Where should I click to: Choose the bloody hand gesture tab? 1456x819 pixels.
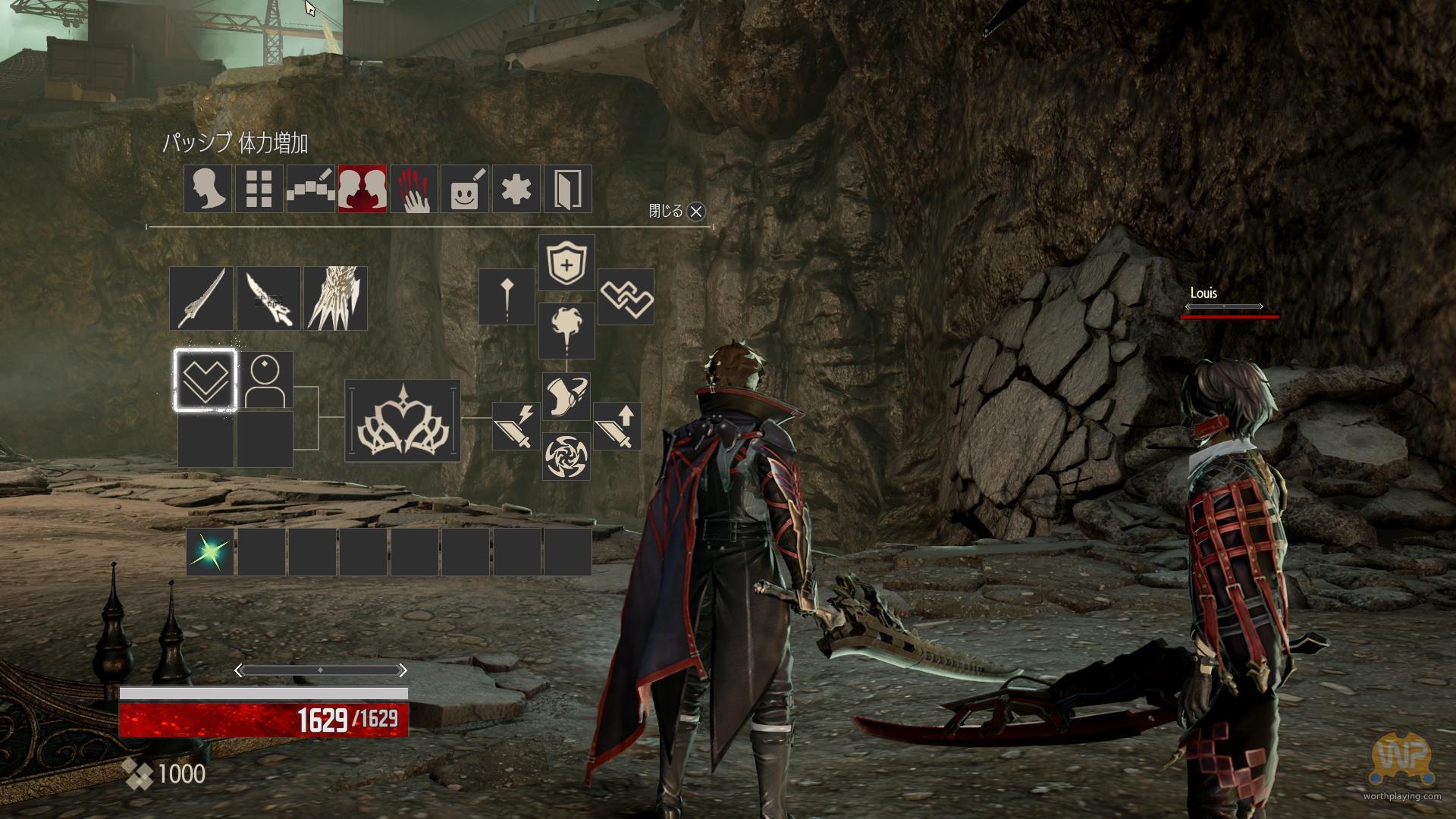coord(413,189)
